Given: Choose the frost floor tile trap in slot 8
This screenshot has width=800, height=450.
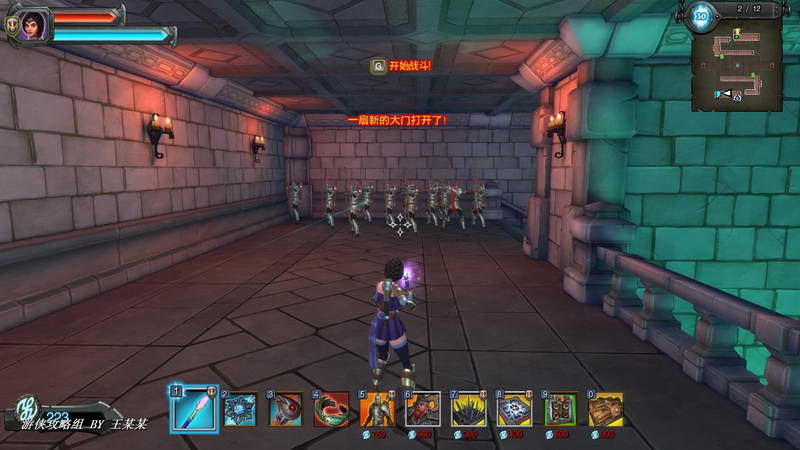Looking at the screenshot, I should pyautogui.click(x=514, y=409).
